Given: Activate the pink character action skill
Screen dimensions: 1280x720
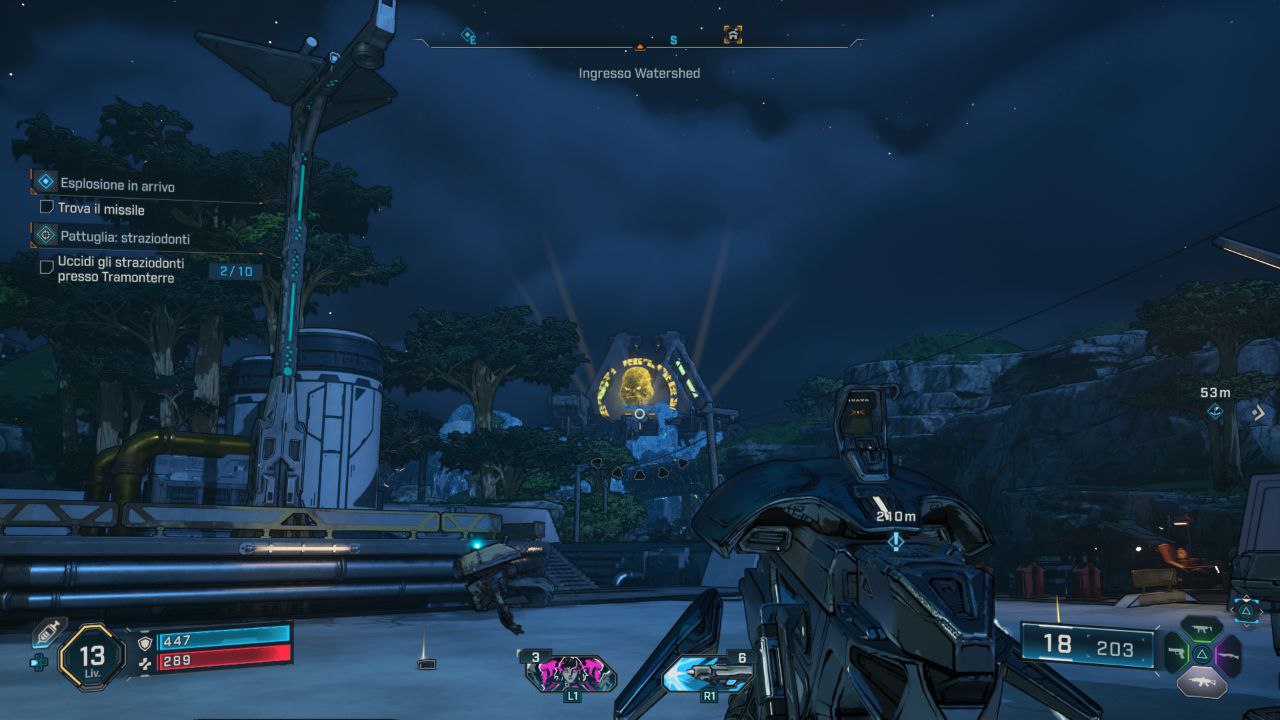Looking at the screenshot, I should pos(571,674).
